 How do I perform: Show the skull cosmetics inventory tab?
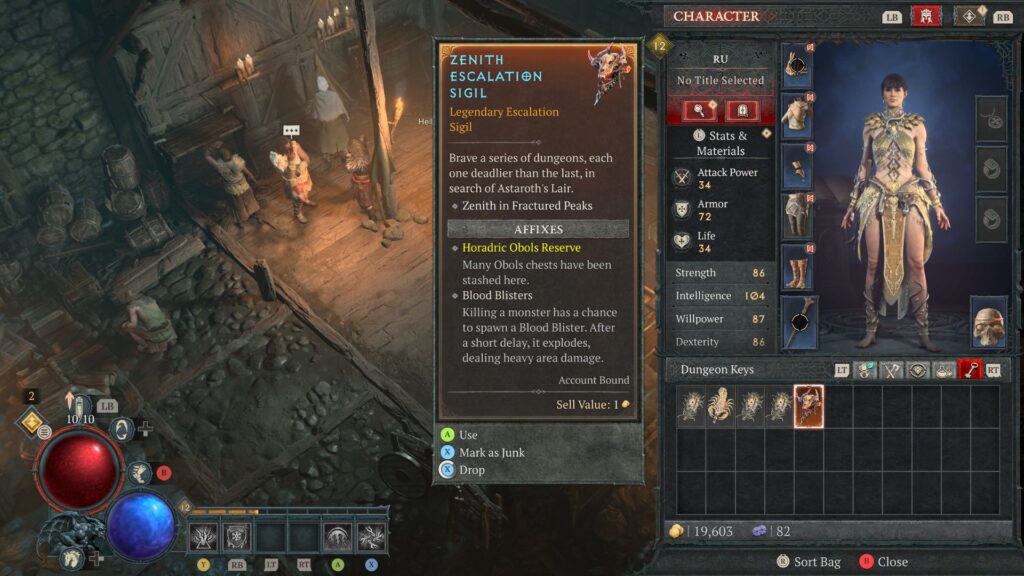coord(866,370)
